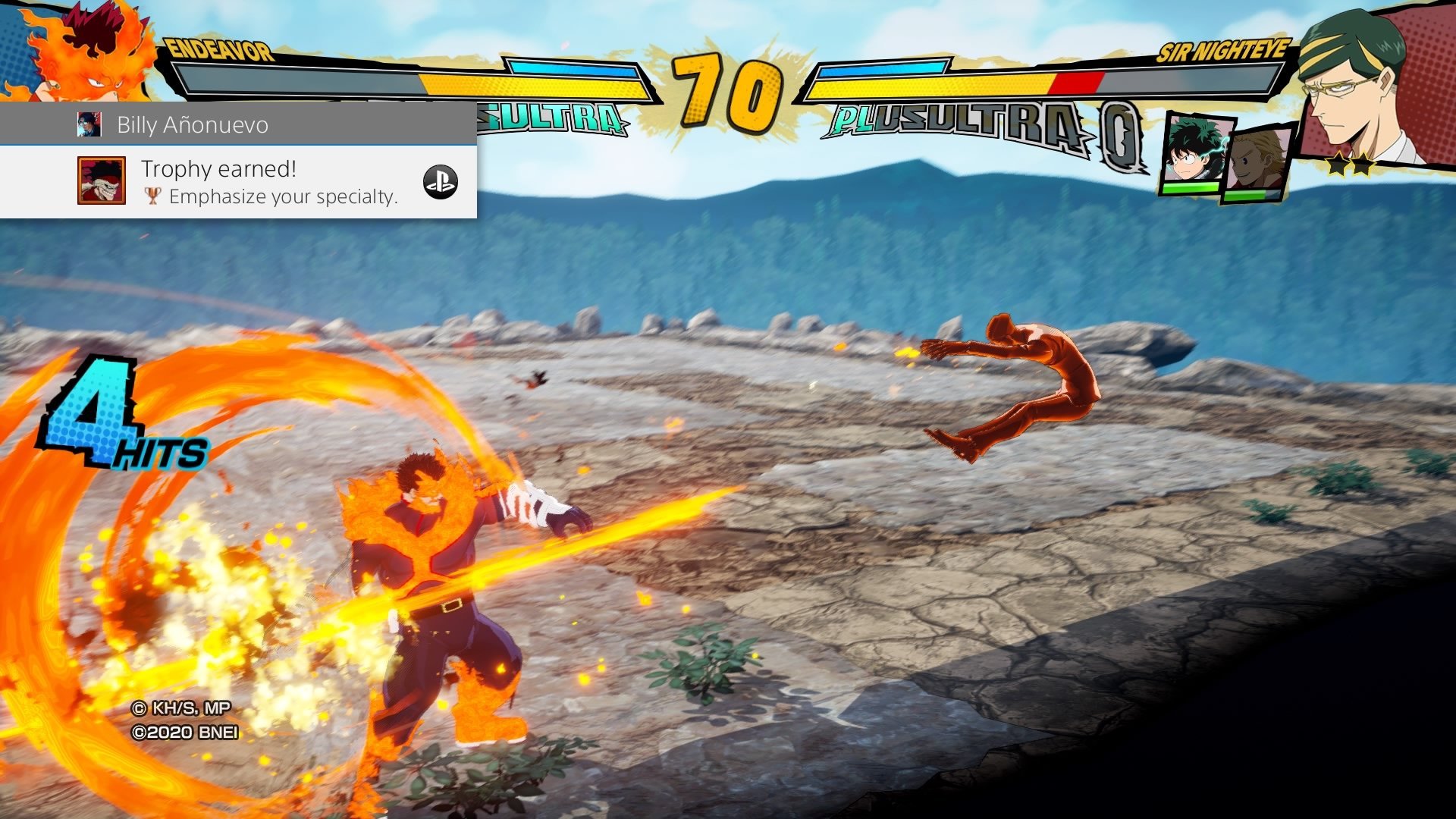Click the PlayStation logo in the notification
Image resolution: width=1456 pixels, height=819 pixels.
pyautogui.click(x=440, y=182)
